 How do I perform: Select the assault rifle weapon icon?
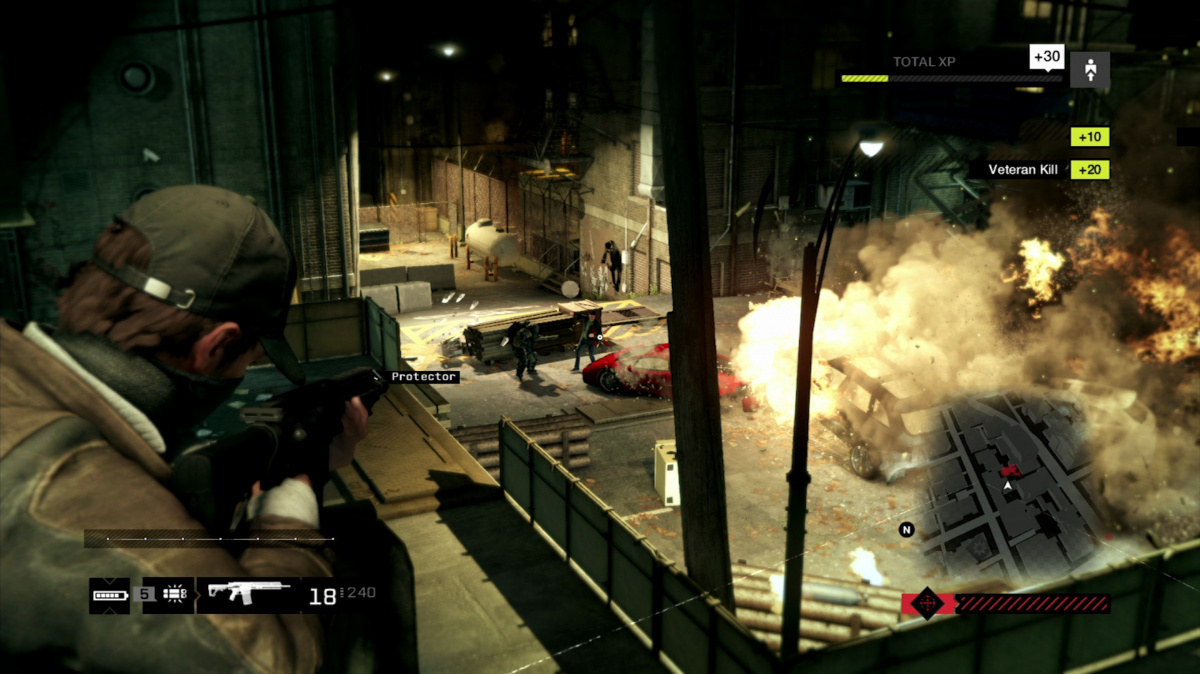point(249,593)
